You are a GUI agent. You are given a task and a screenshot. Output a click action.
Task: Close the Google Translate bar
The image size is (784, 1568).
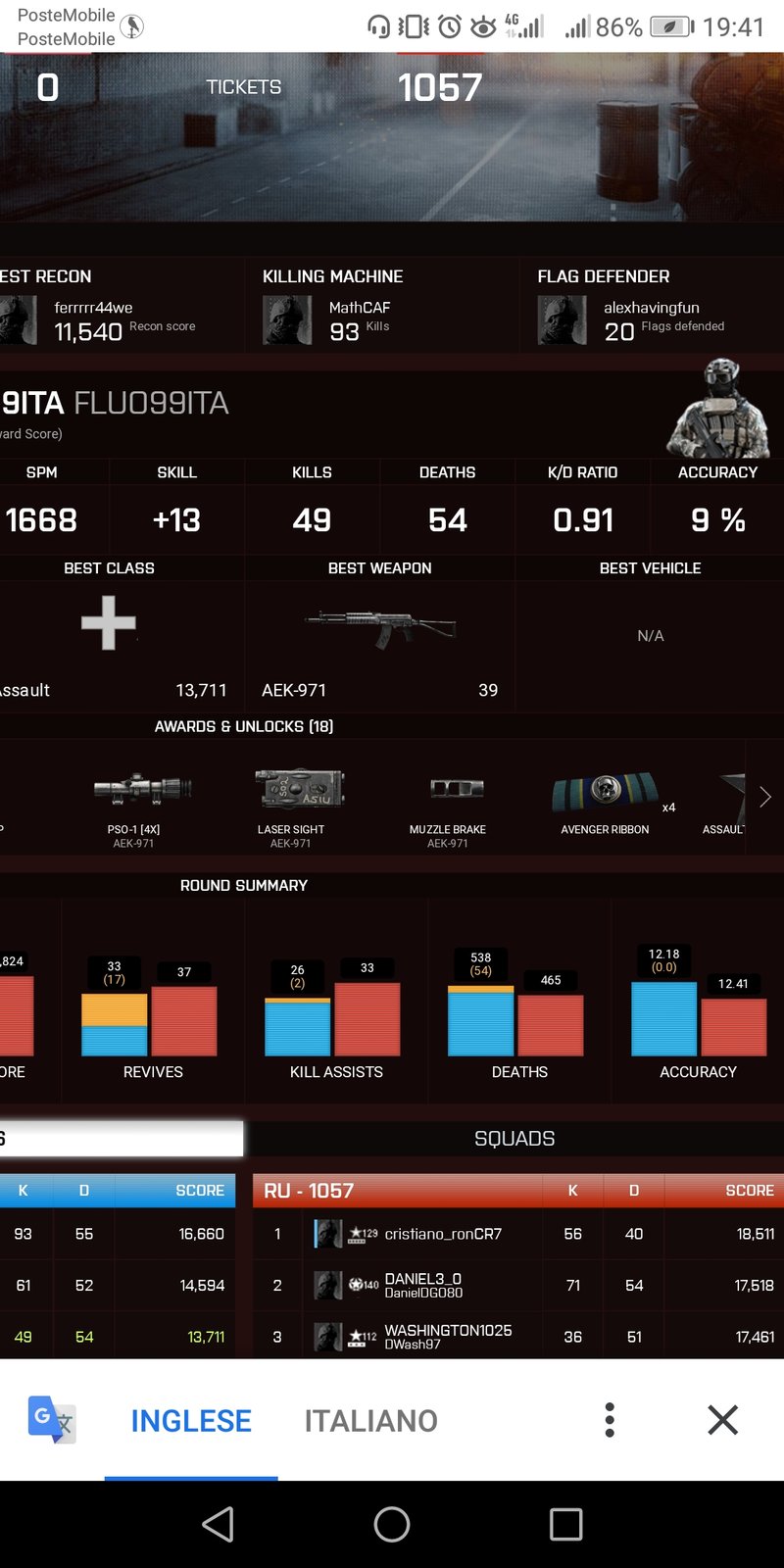(x=722, y=1420)
